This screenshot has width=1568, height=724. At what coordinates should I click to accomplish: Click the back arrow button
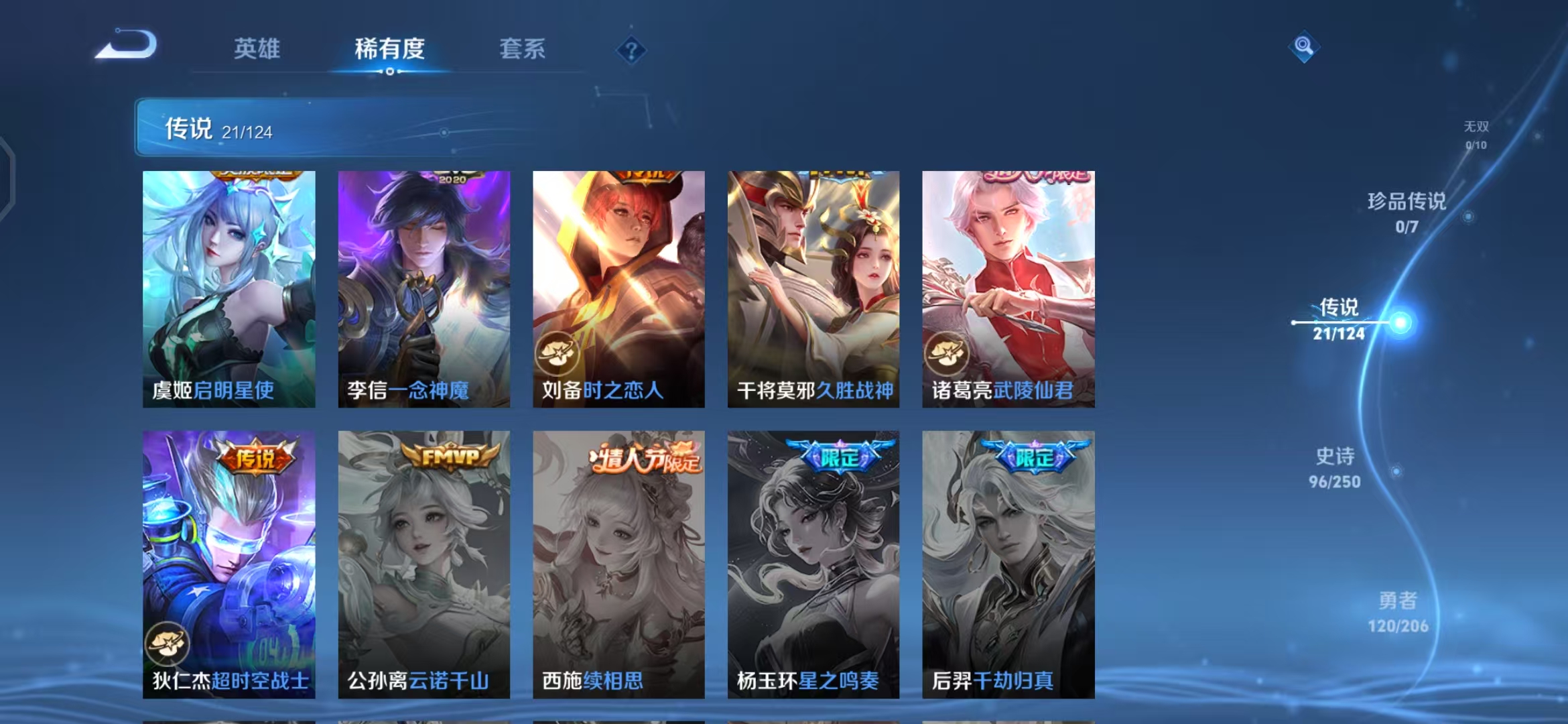(127, 46)
